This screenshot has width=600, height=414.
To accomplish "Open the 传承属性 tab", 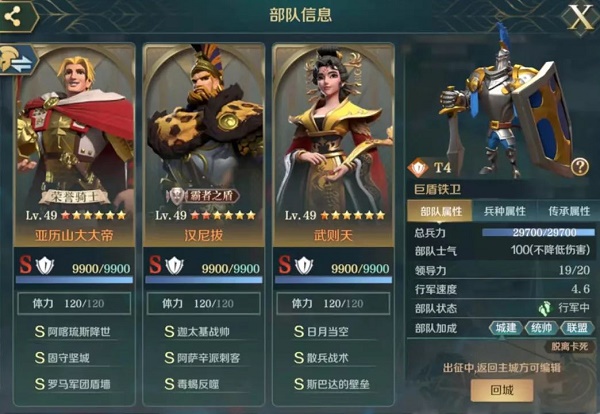I will 567,211.
